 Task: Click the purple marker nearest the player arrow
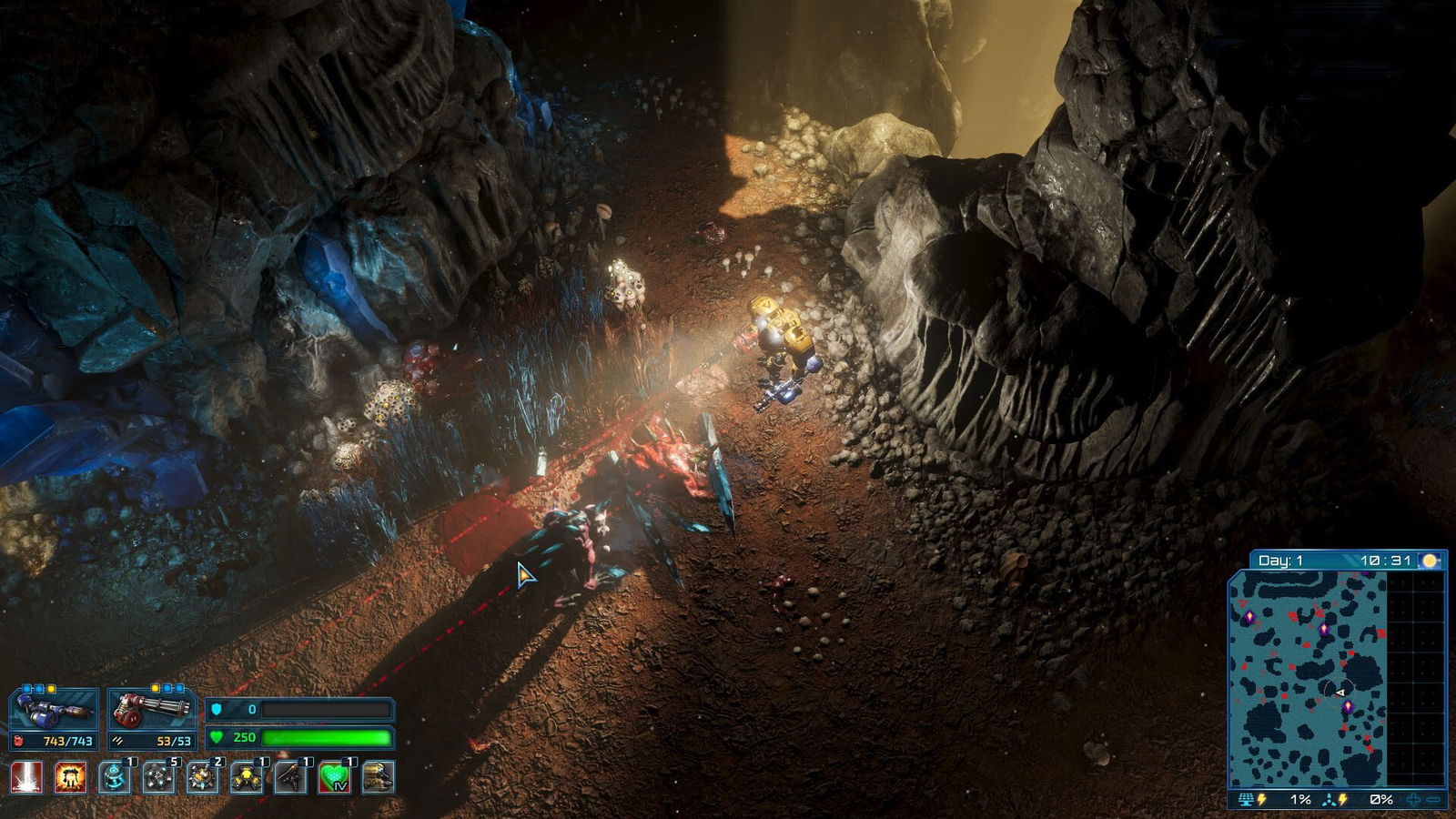point(1348,707)
